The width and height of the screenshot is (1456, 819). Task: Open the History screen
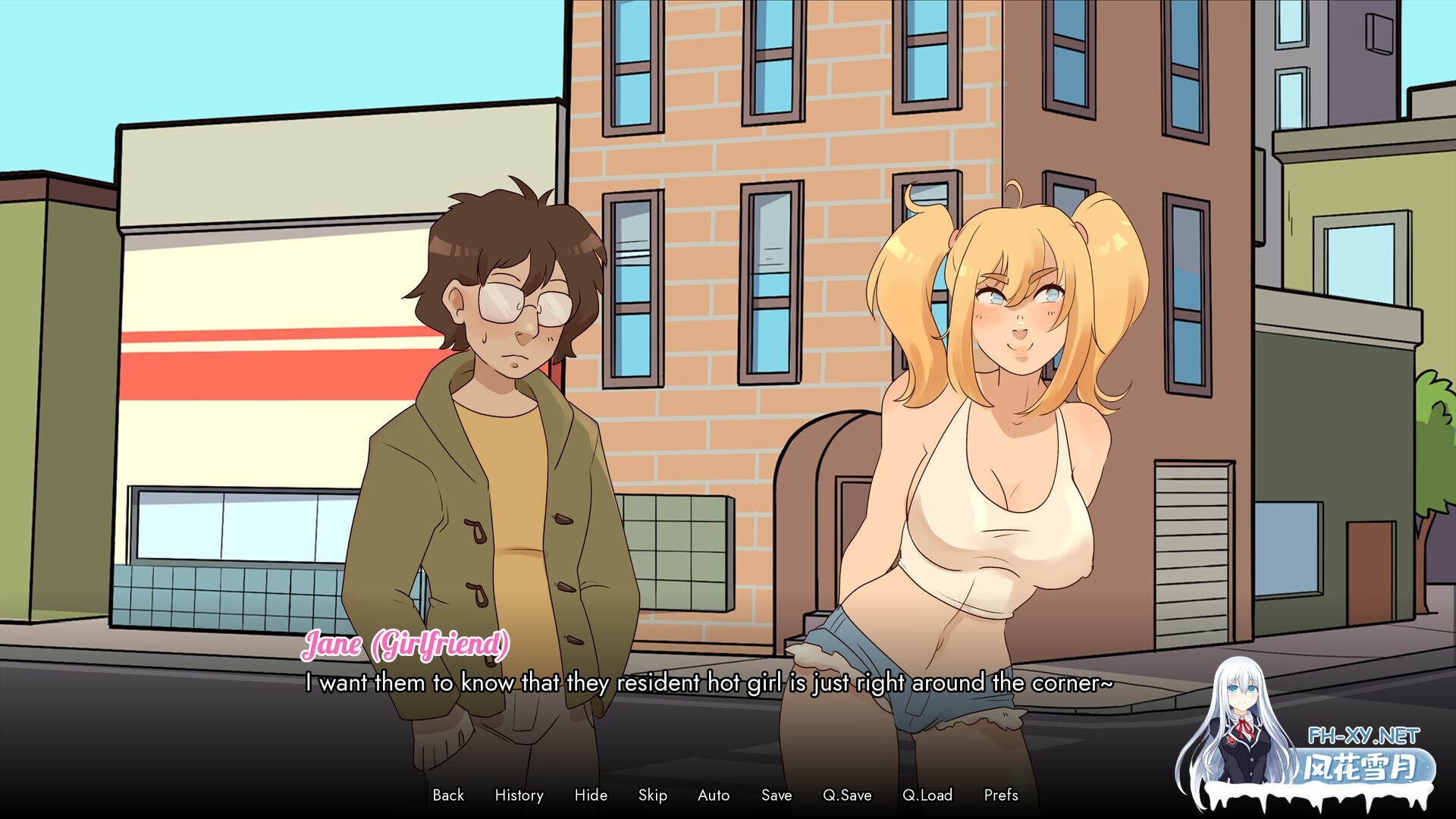pyautogui.click(x=519, y=795)
